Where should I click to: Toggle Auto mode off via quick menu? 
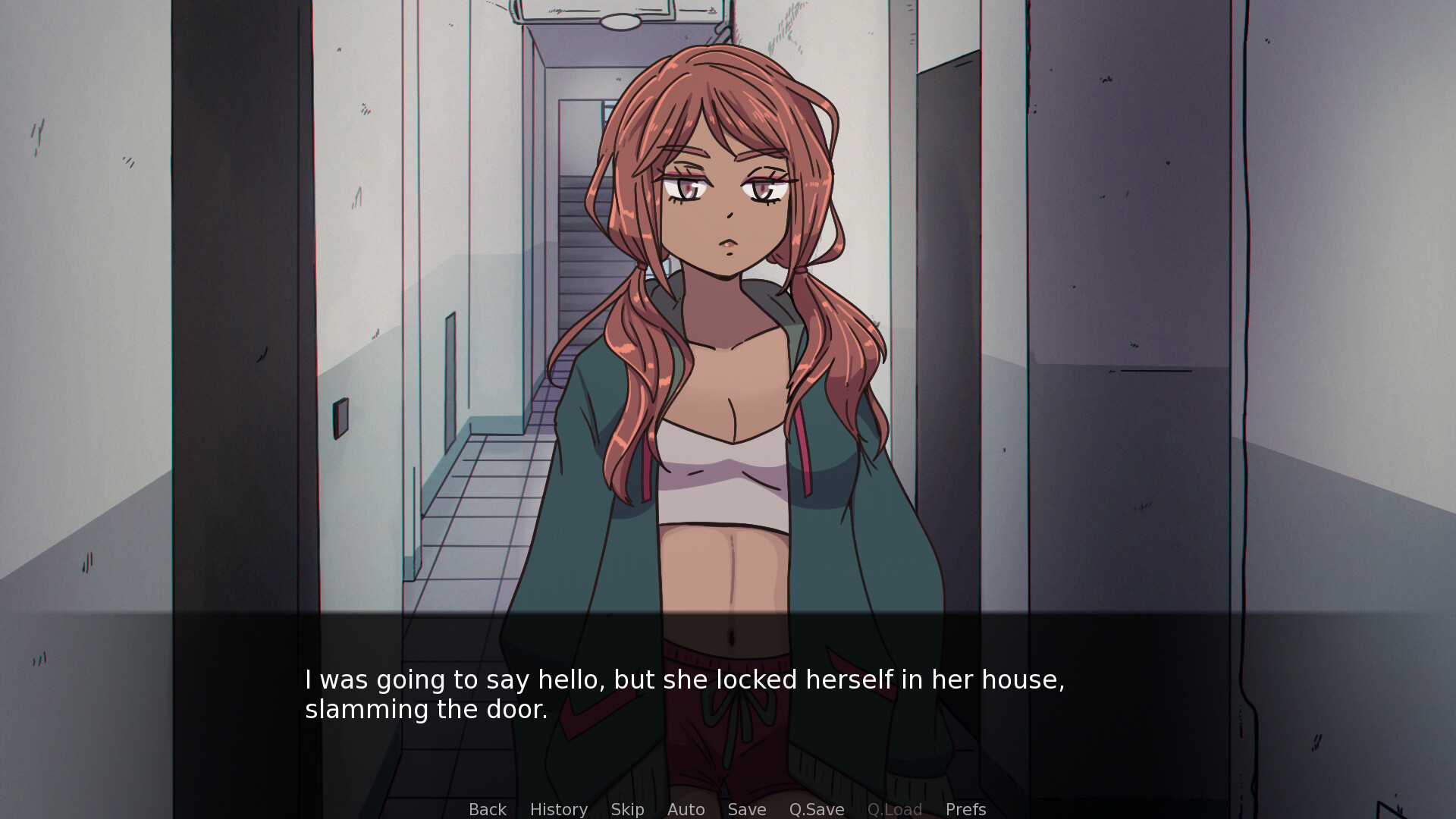[685, 809]
